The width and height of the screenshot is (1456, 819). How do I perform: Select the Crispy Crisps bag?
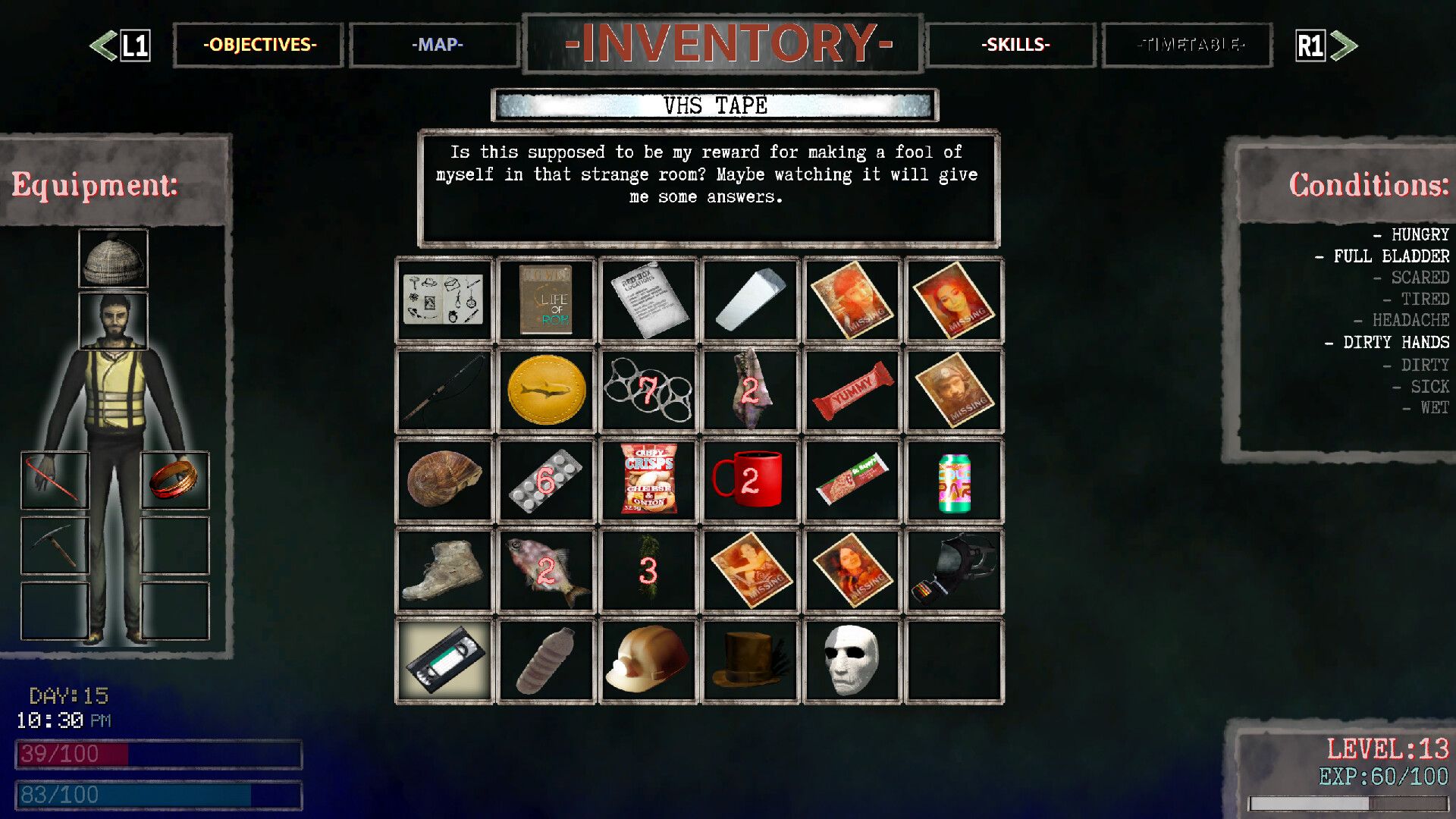click(648, 480)
